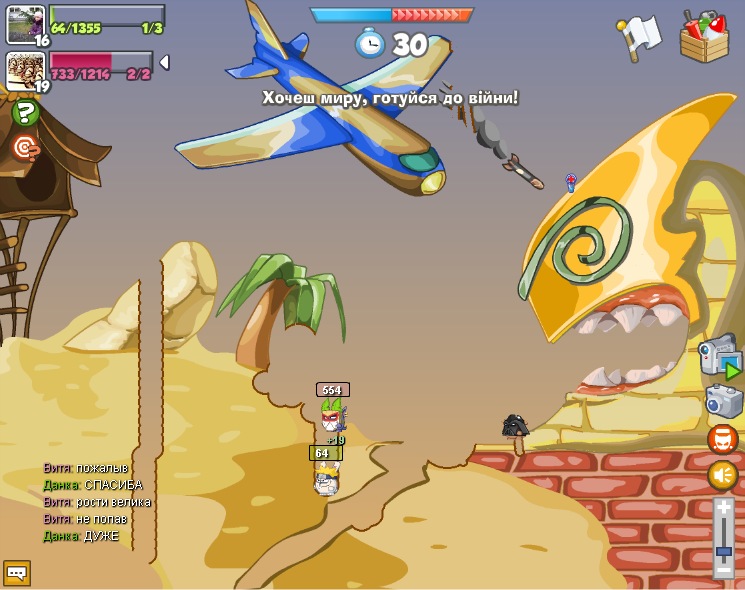Click the orange target hint button
The image size is (745, 590).
pyautogui.click(x=25, y=148)
